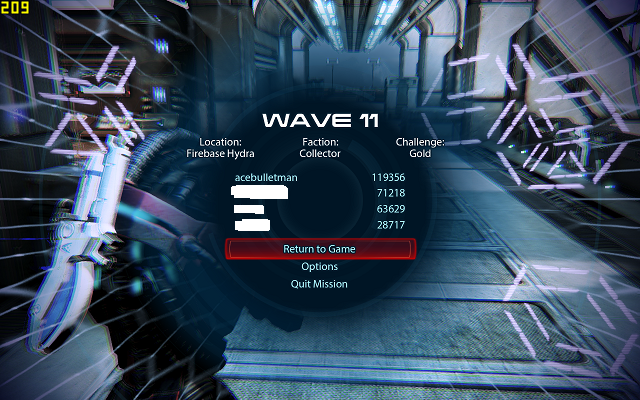Click Return to Game
Screen dimensions: 640x400
point(319,249)
